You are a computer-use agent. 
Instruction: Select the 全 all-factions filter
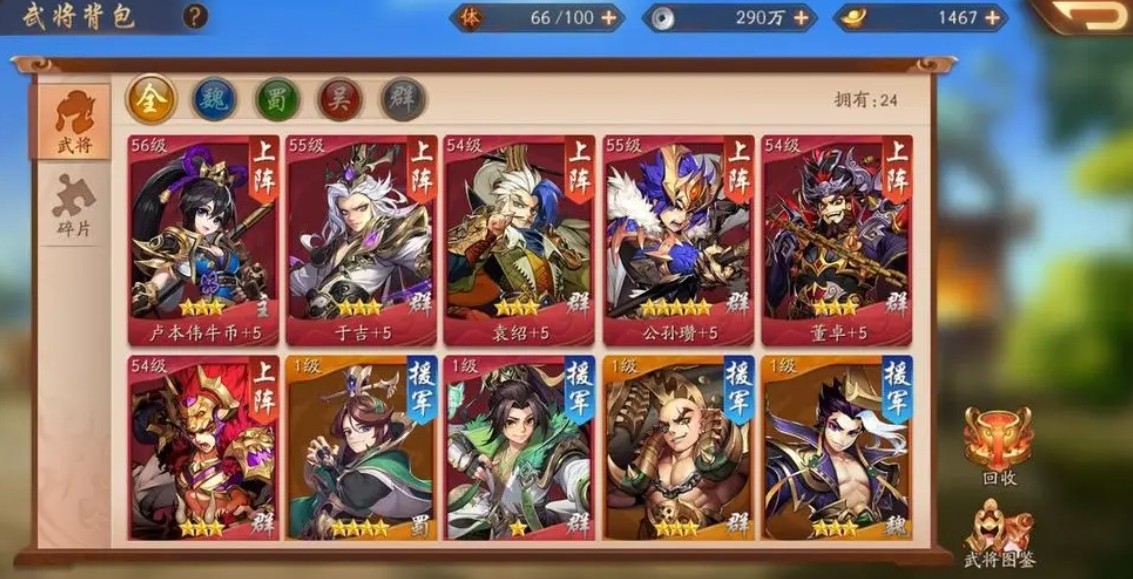pos(151,100)
